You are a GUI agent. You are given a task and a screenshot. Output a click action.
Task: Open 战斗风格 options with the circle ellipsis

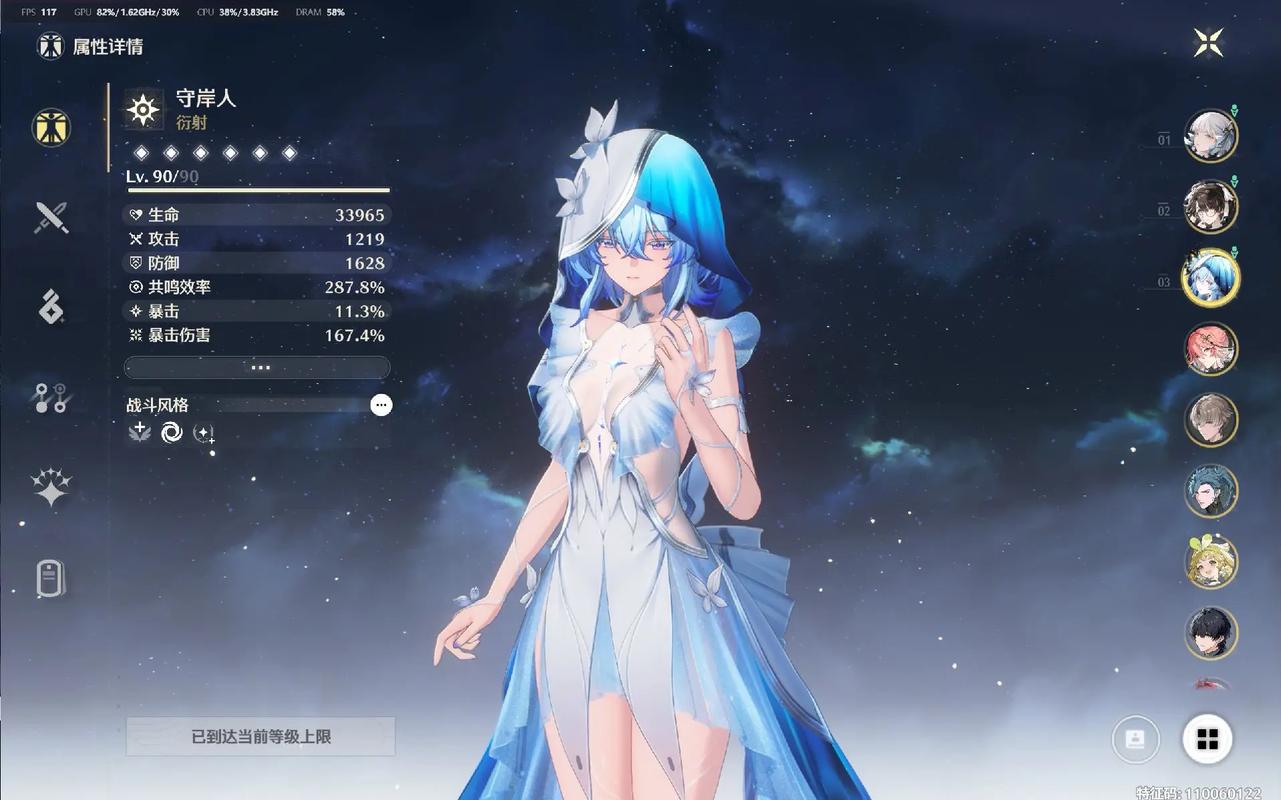click(380, 405)
